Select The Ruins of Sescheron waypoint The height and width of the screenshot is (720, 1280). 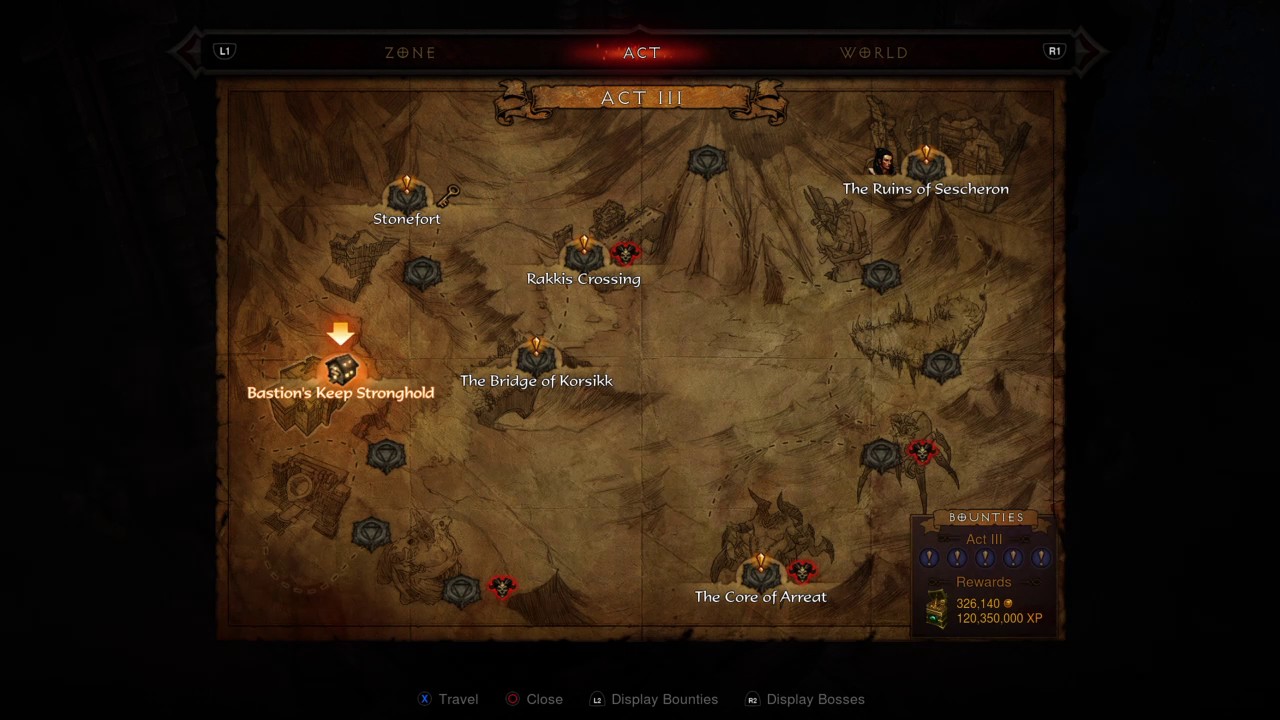pos(925,167)
